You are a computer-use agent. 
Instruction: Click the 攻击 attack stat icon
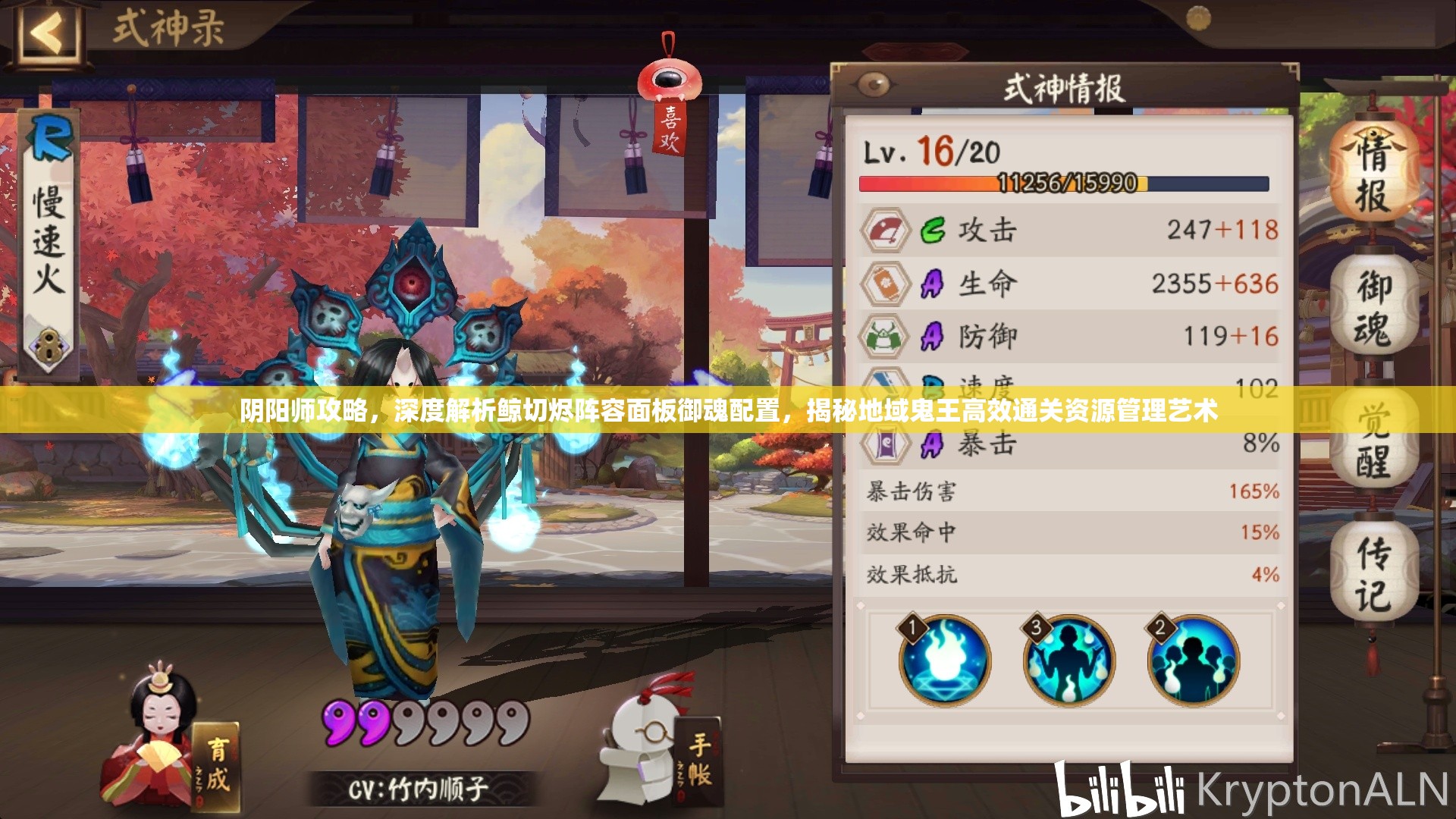886,231
